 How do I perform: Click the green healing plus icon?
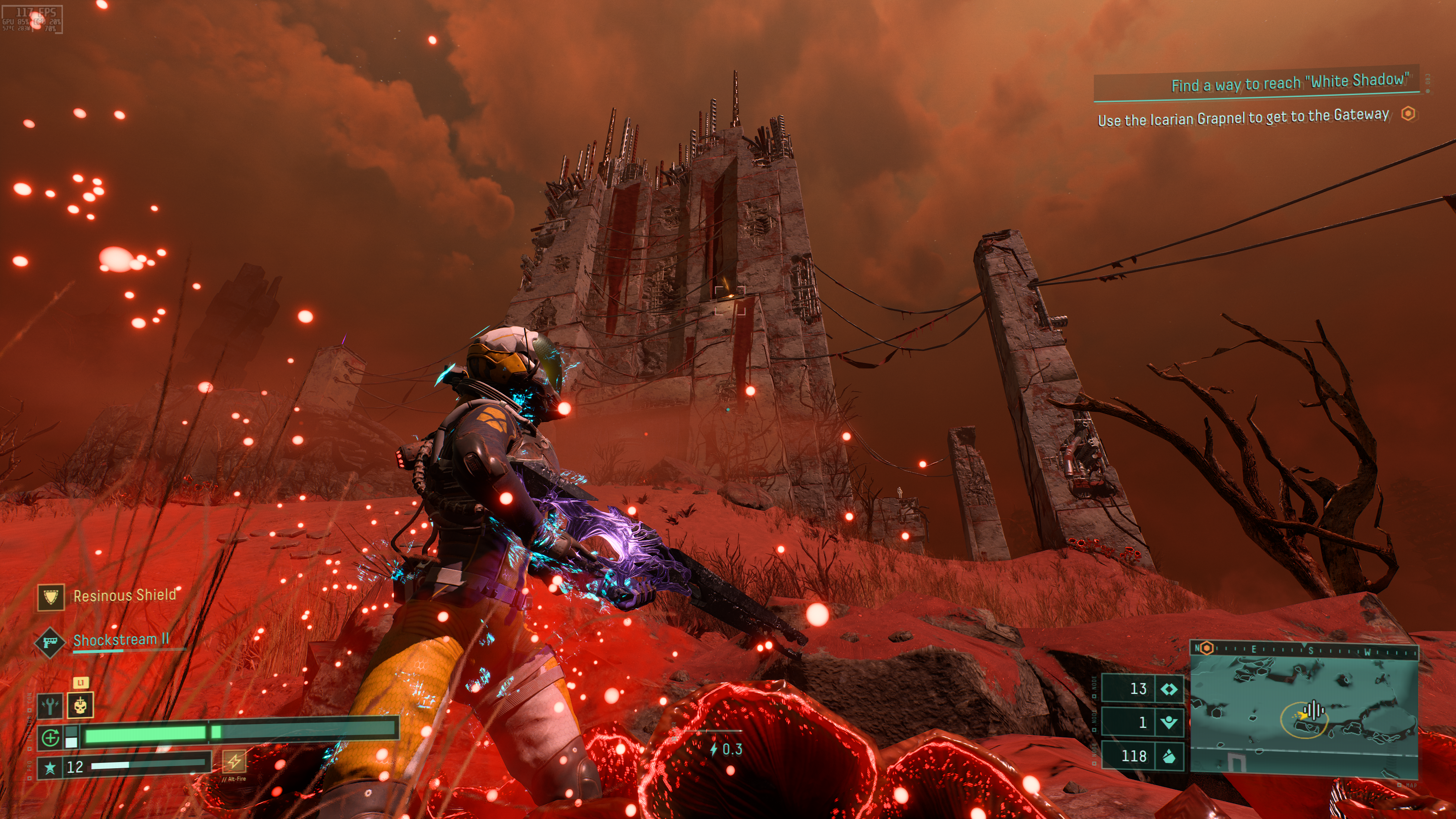(51, 737)
